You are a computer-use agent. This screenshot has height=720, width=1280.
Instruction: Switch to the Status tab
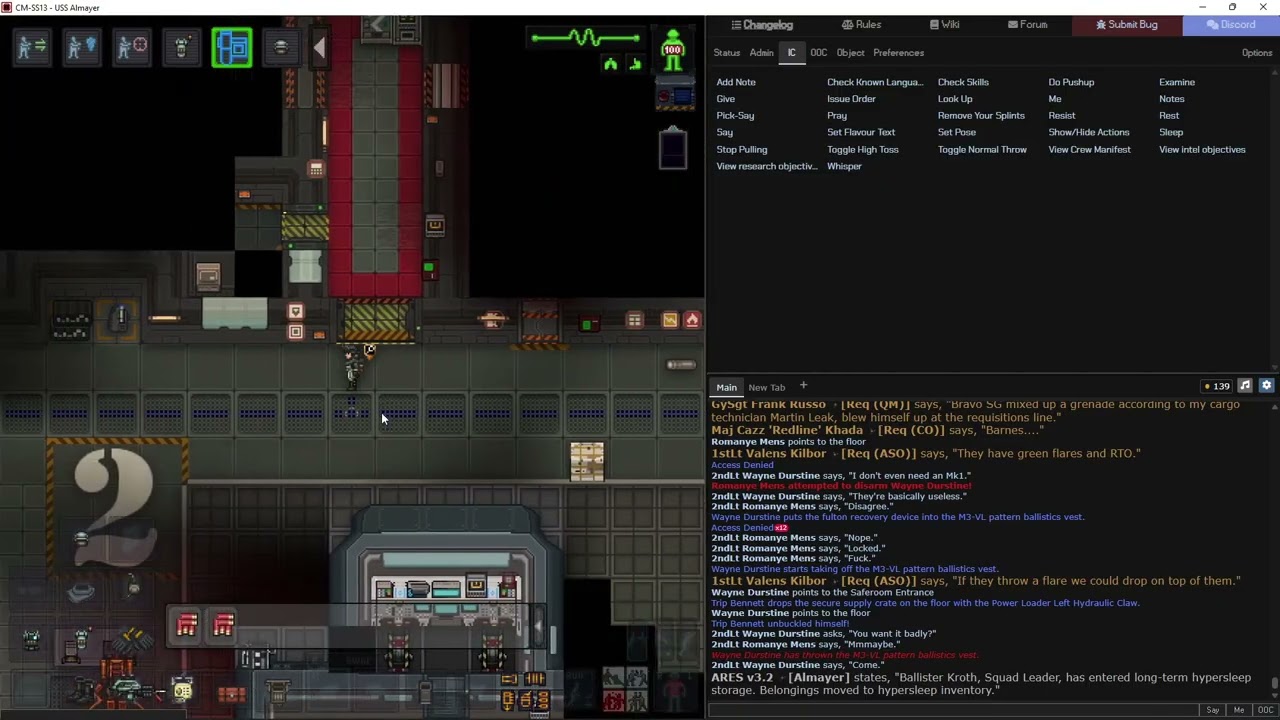pyautogui.click(x=726, y=53)
